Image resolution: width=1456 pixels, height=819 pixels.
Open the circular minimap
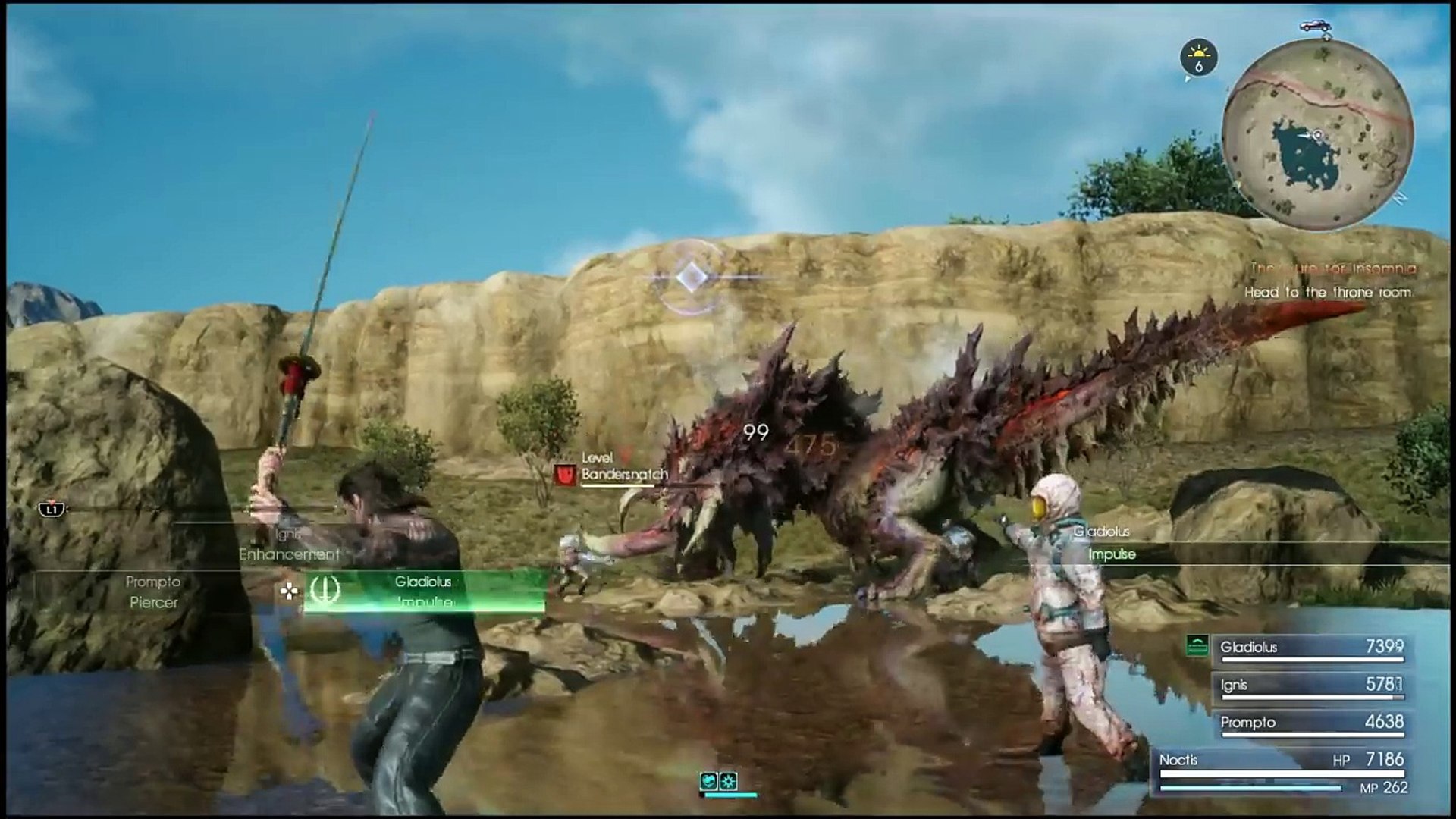pos(1319,135)
